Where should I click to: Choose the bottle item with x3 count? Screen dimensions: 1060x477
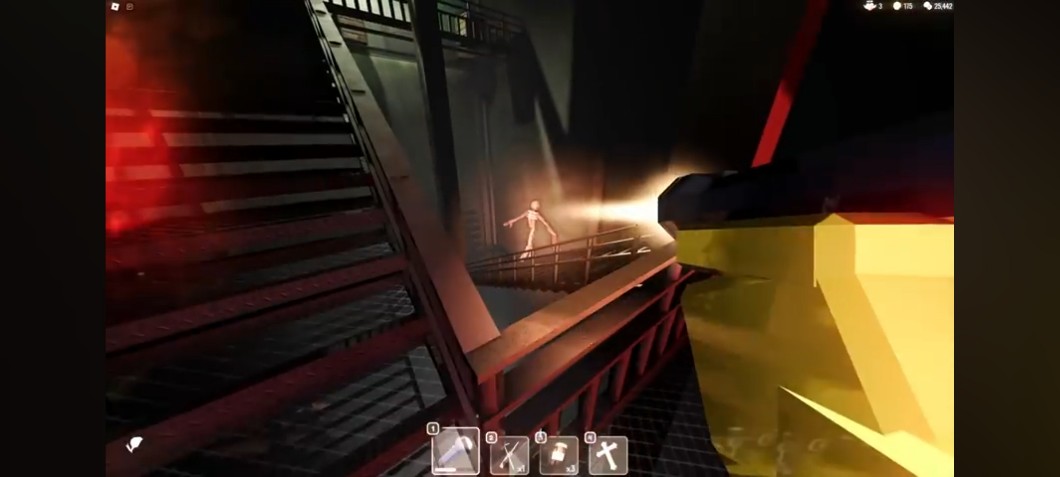pos(558,455)
